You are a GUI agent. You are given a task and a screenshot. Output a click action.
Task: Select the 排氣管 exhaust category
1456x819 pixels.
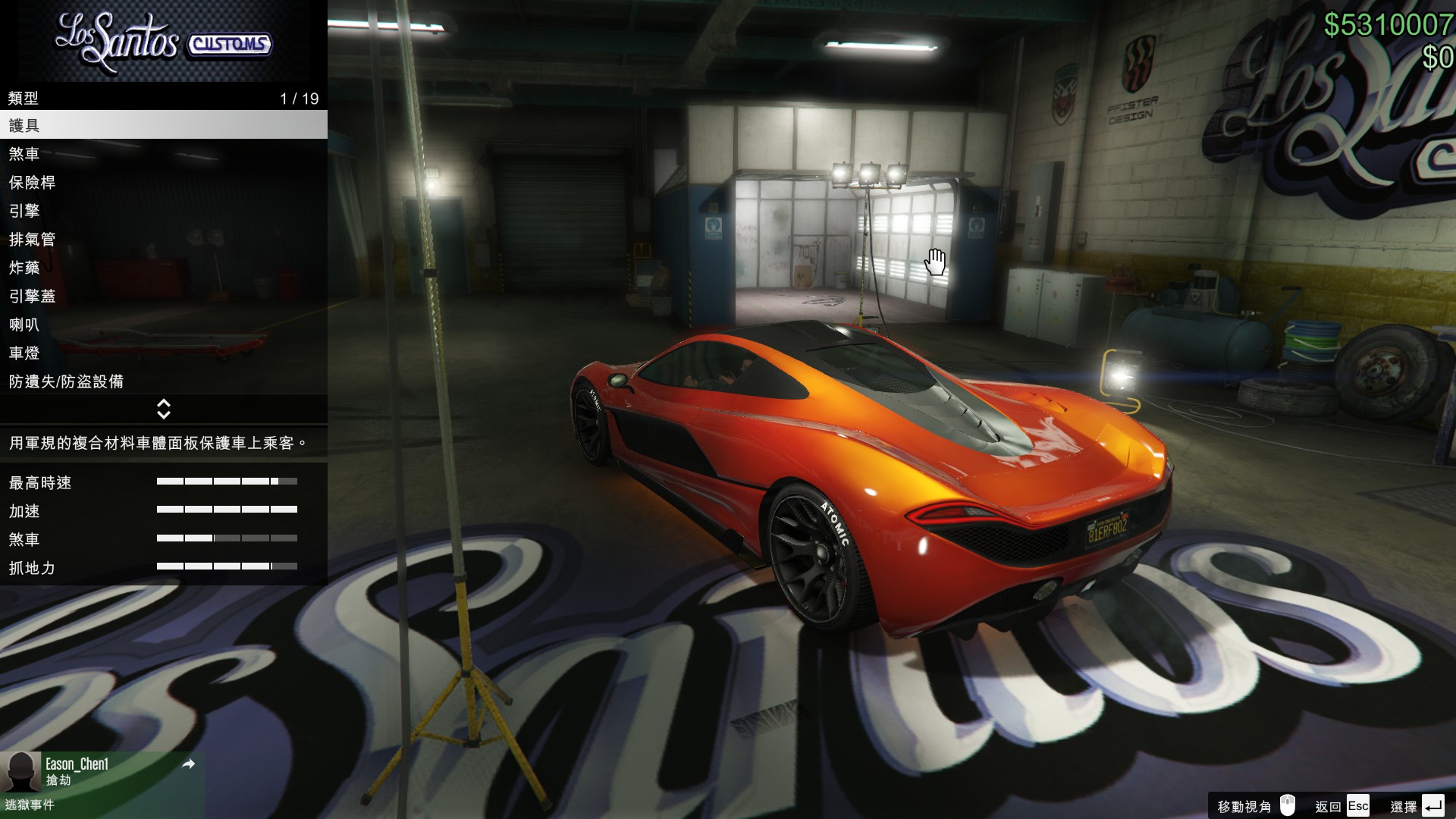click(163, 240)
